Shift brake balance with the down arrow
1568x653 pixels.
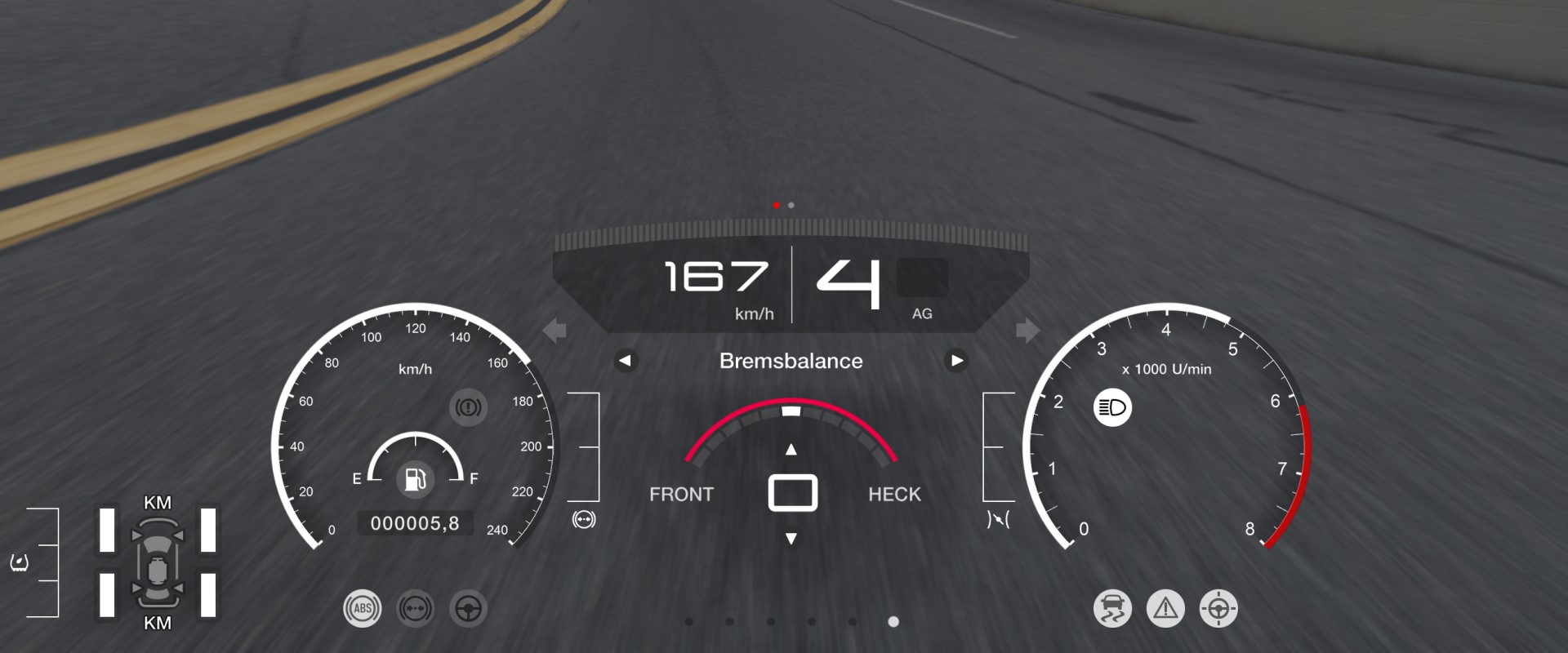pos(791,539)
